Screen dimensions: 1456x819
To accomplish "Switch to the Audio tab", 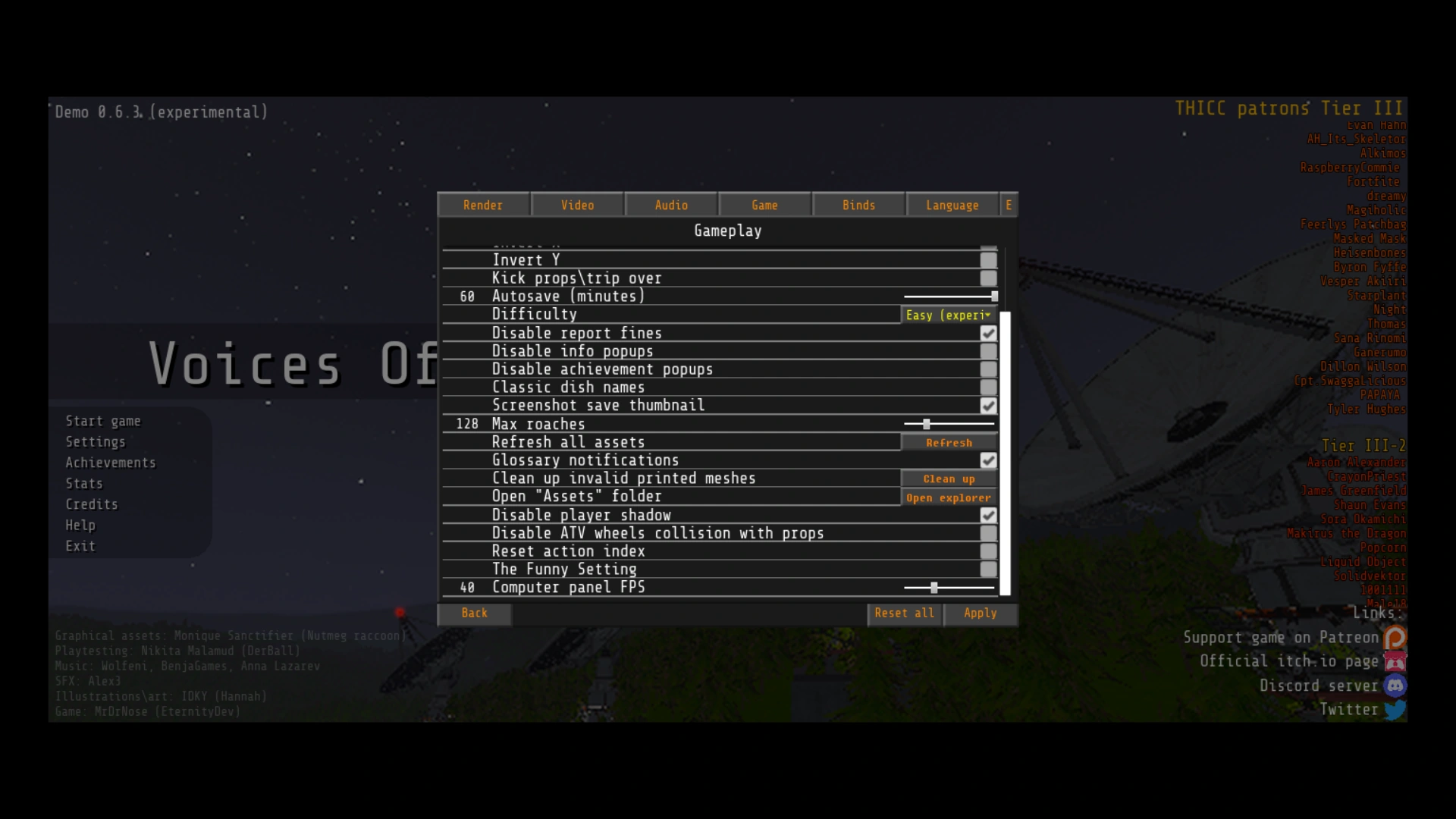I will (x=670, y=205).
